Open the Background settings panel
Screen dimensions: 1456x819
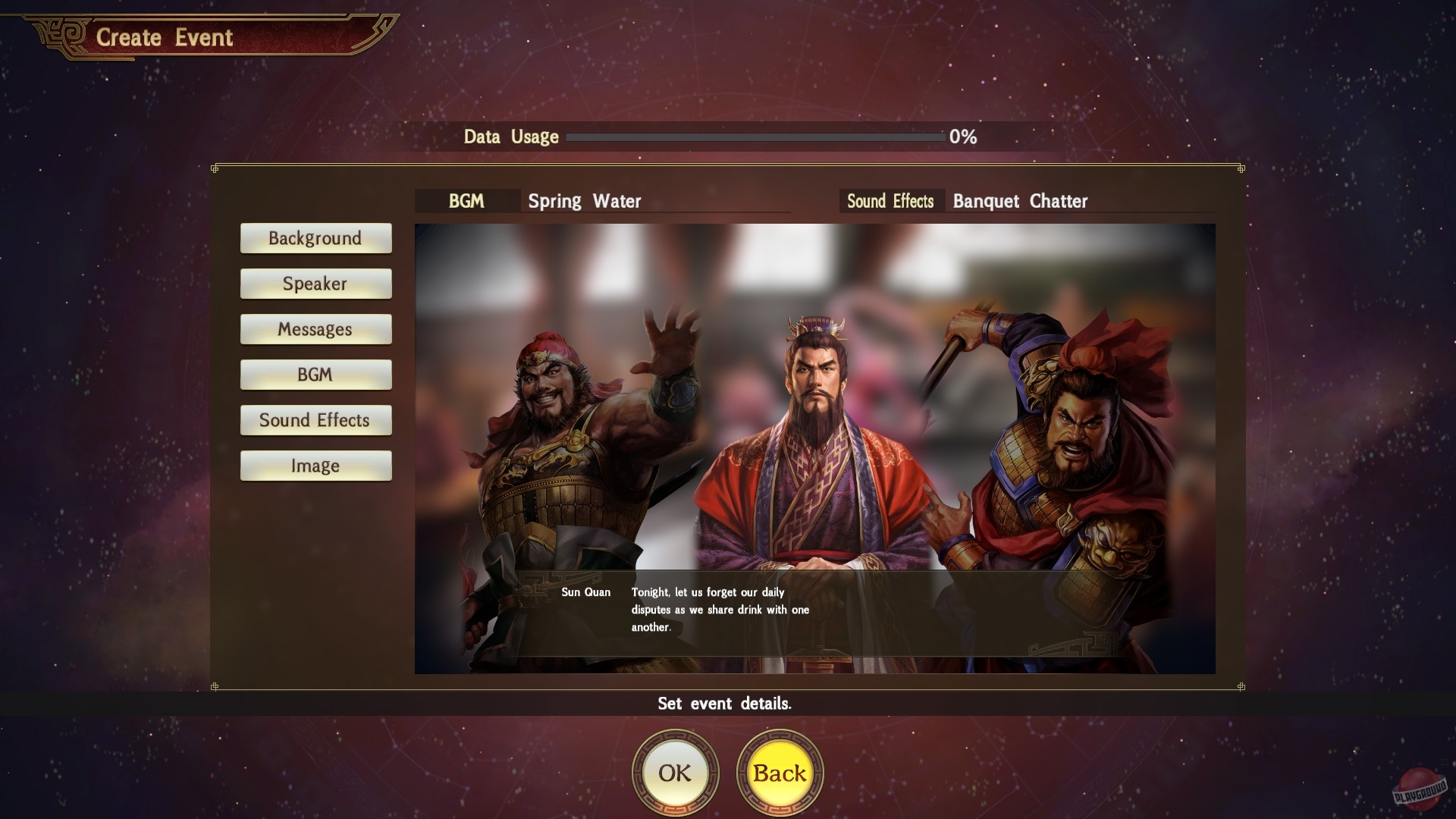315,238
